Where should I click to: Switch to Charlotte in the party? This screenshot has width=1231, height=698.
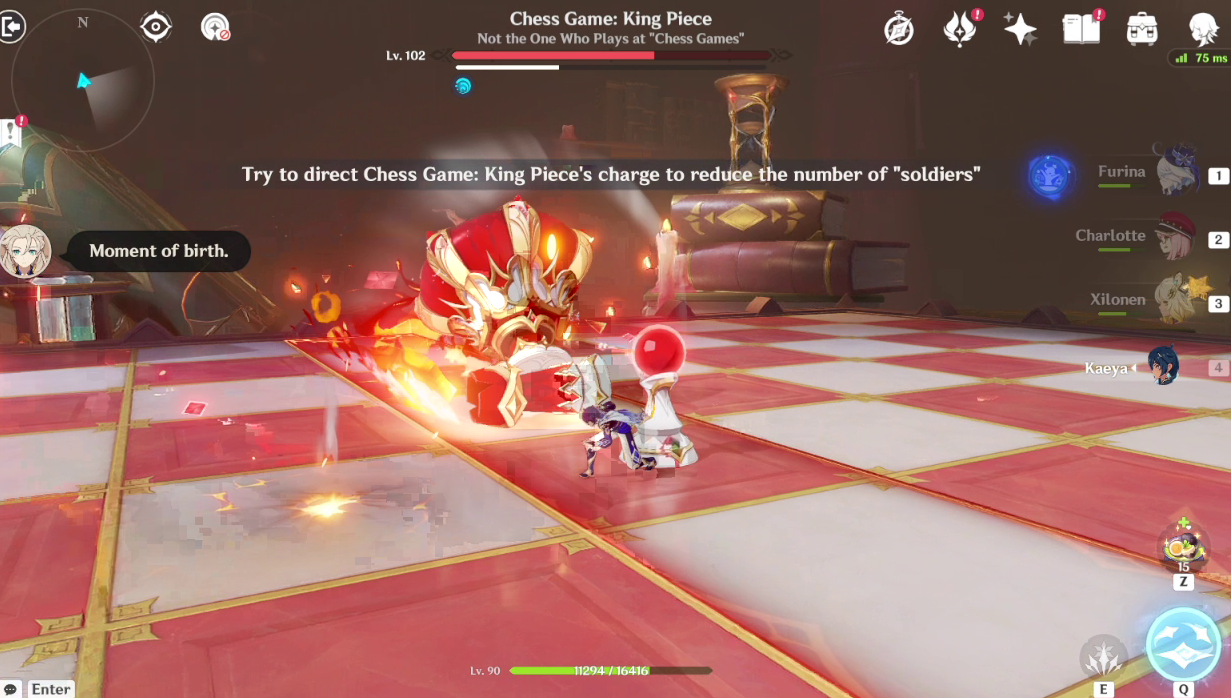1177,238
